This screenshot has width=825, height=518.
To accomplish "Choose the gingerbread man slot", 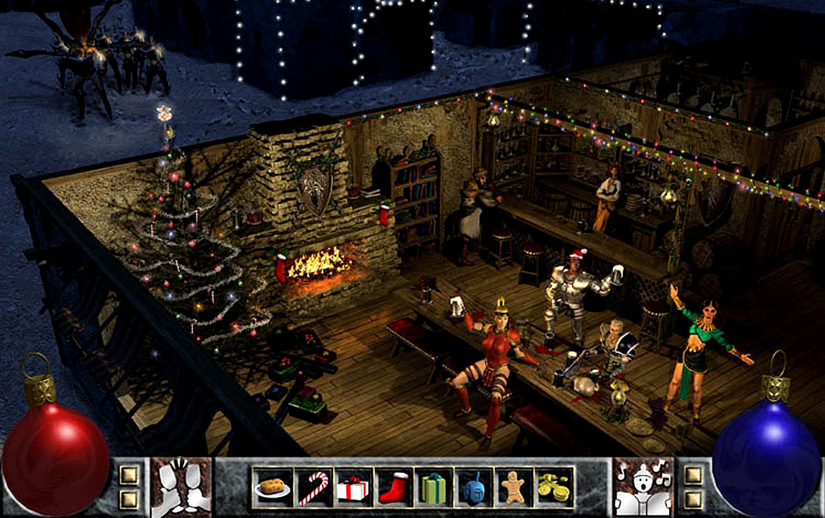I will coord(513,487).
